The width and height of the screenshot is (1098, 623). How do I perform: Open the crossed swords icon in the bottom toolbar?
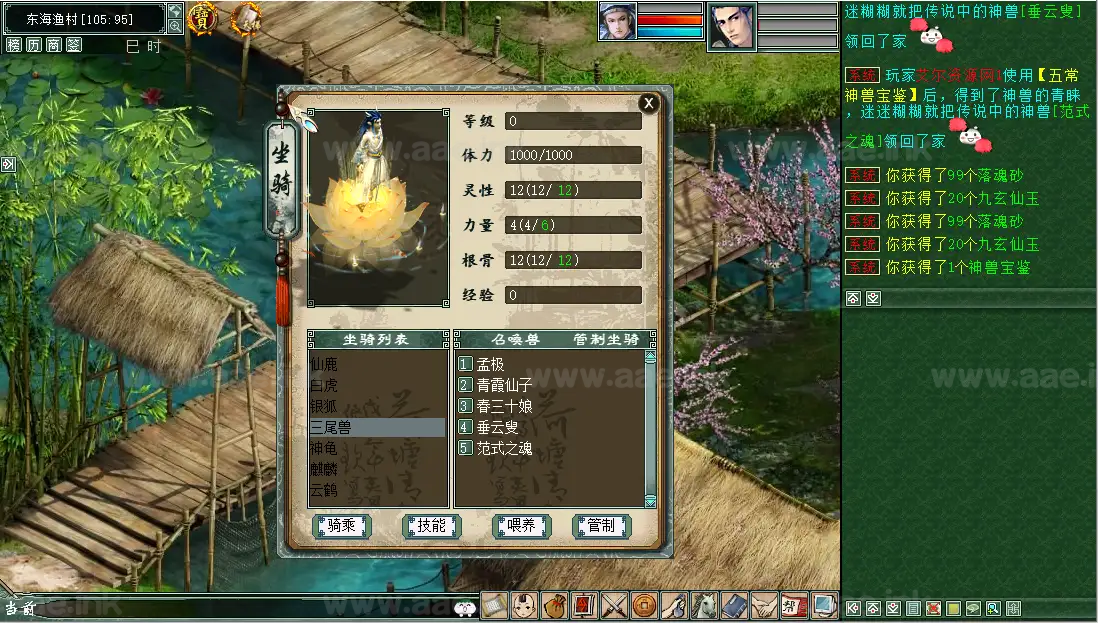pyautogui.click(x=615, y=606)
